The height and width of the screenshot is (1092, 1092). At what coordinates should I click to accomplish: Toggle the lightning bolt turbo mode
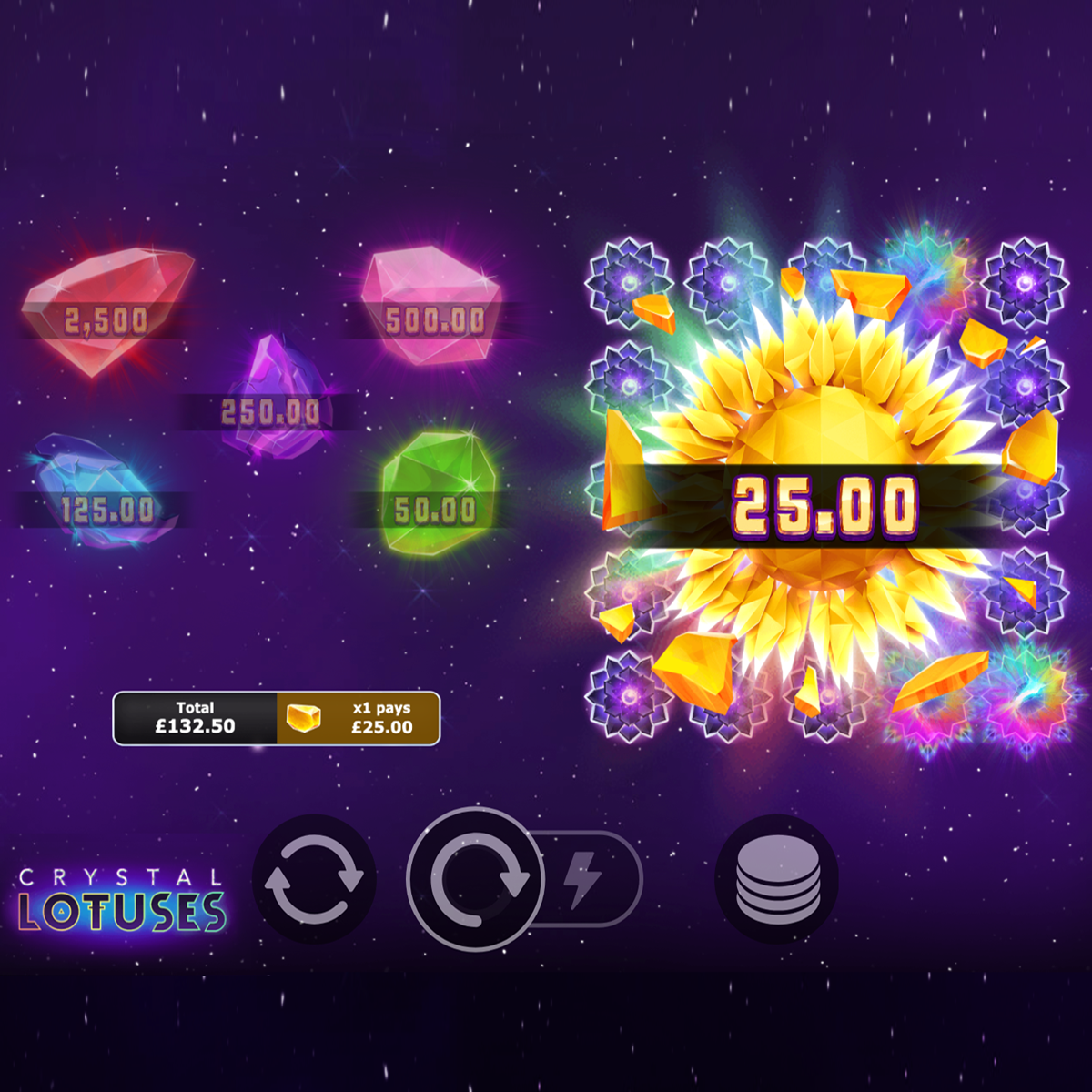pyautogui.click(x=584, y=880)
